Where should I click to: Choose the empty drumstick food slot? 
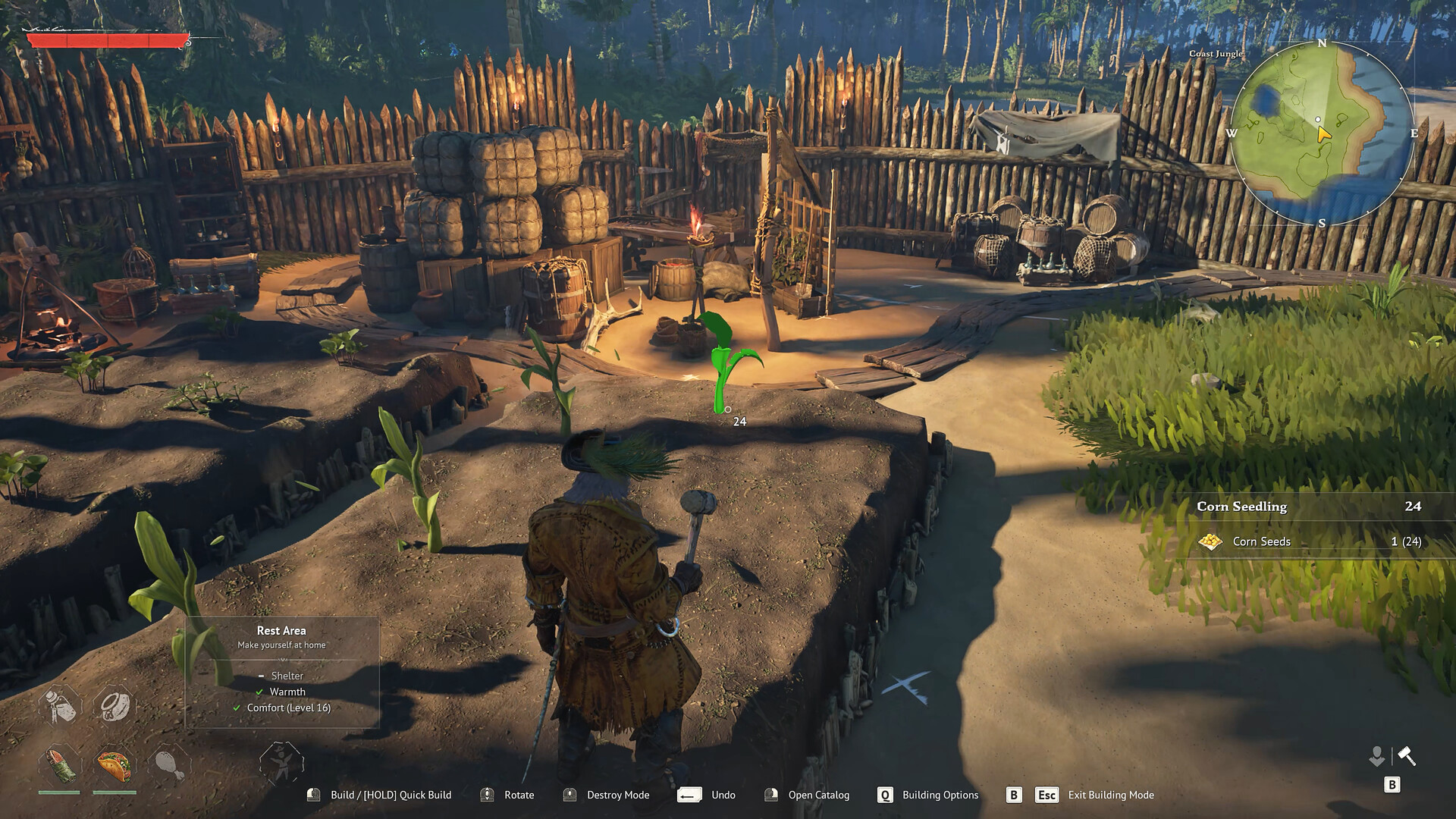[169, 765]
